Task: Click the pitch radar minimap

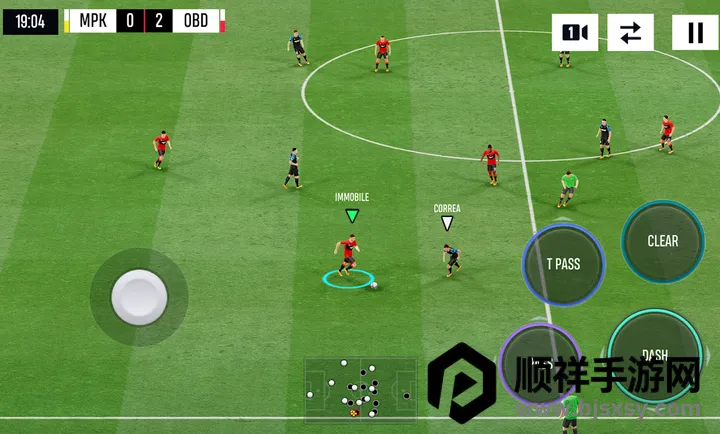Action: tap(360, 387)
